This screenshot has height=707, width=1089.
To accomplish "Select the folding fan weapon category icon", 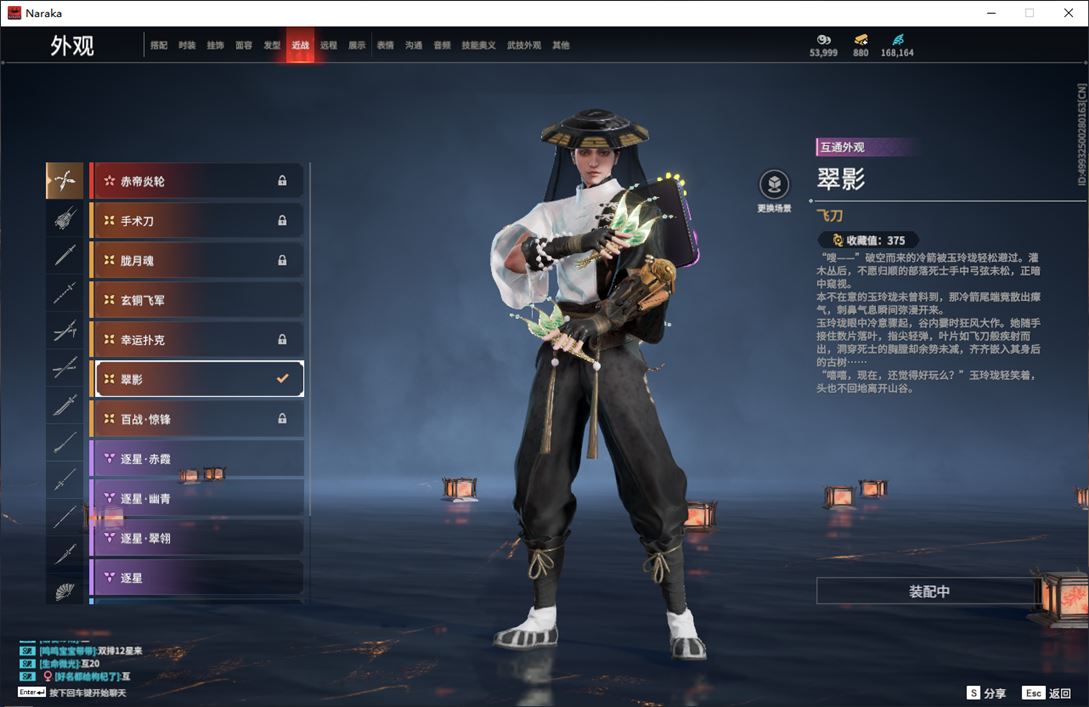I will pyautogui.click(x=65, y=591).
